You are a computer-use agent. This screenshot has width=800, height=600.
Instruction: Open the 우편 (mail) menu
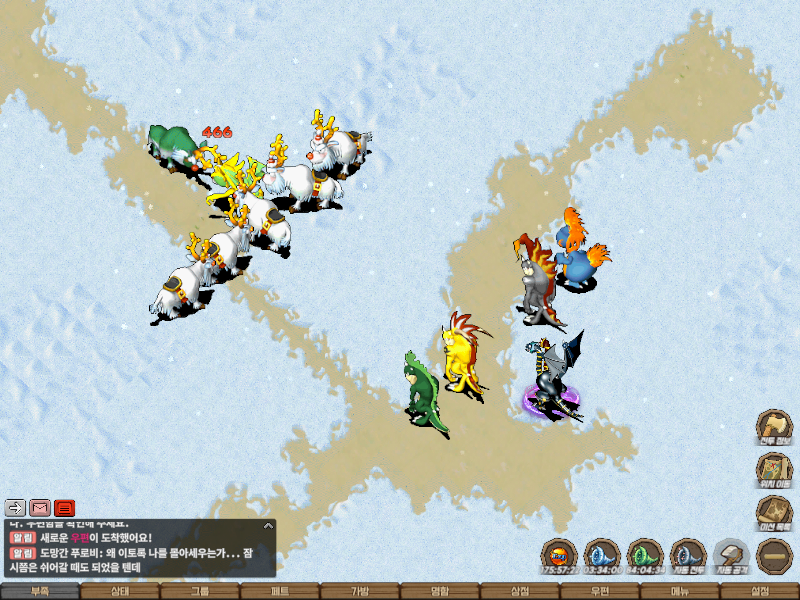click(x=600, y=591)
